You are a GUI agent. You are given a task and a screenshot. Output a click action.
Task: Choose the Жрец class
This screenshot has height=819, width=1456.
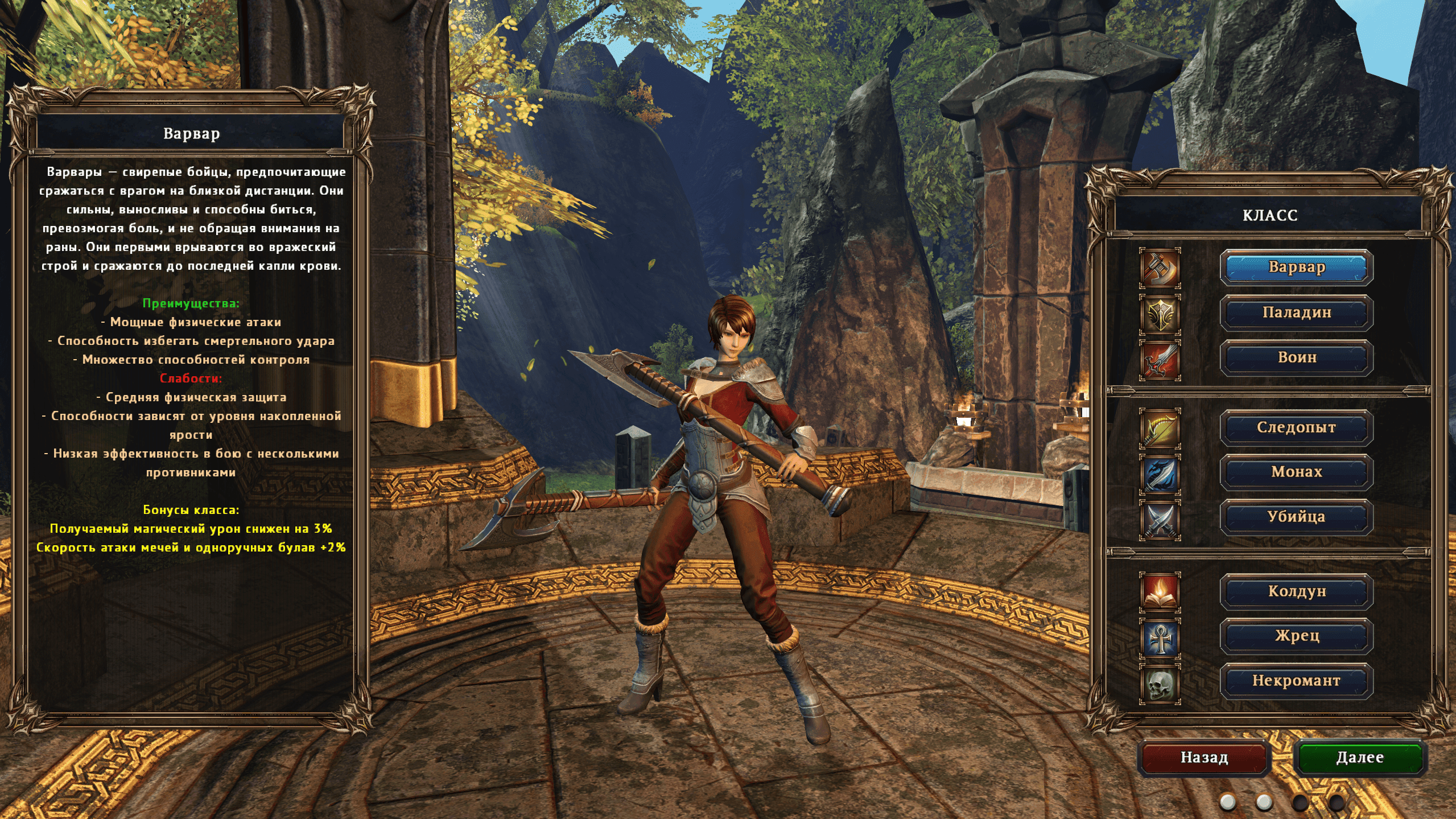point(1296,636)
